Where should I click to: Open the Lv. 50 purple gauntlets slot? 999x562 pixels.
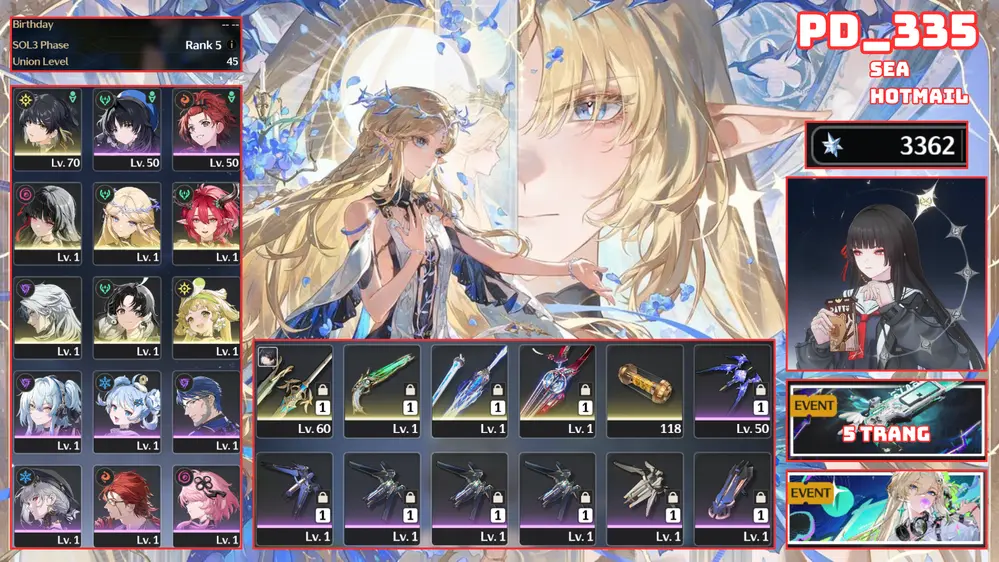pyautogui.click(x=733, y=390)
